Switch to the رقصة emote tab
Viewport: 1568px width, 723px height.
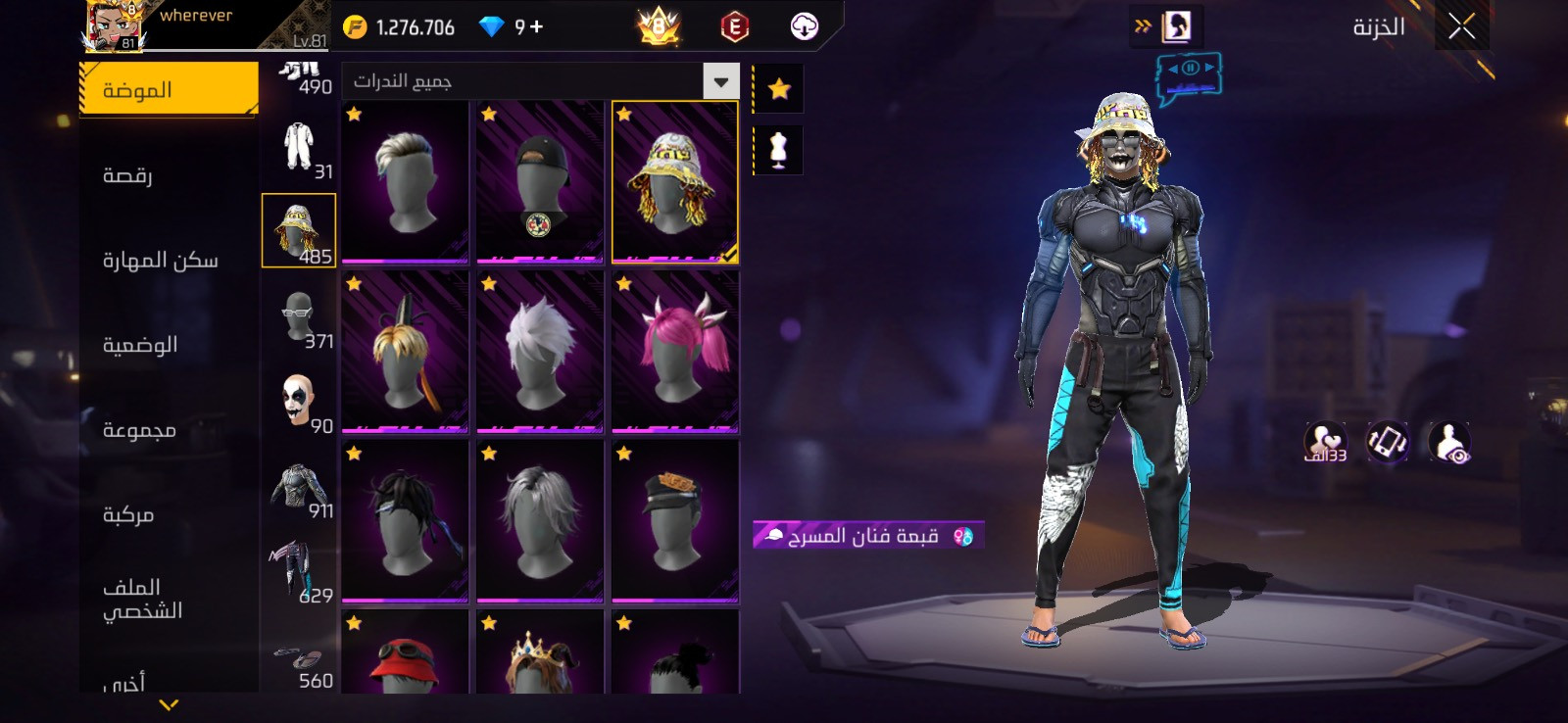click(127, 175)
